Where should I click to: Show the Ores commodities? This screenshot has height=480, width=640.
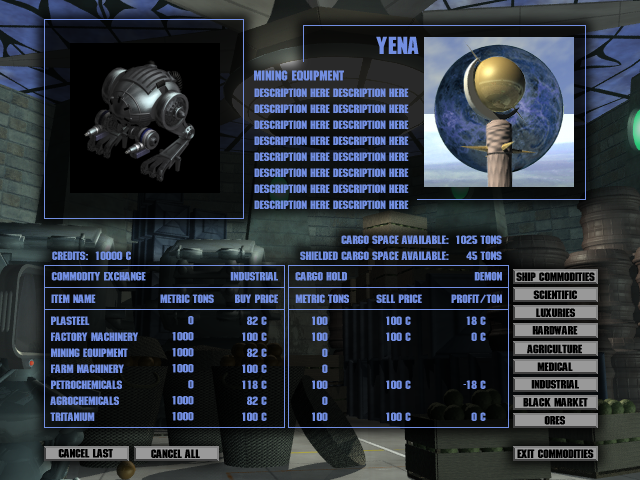555,420
